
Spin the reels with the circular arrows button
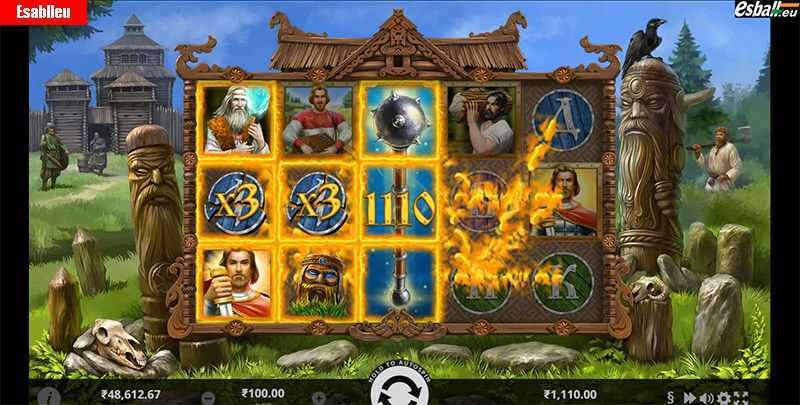[400, 390]
